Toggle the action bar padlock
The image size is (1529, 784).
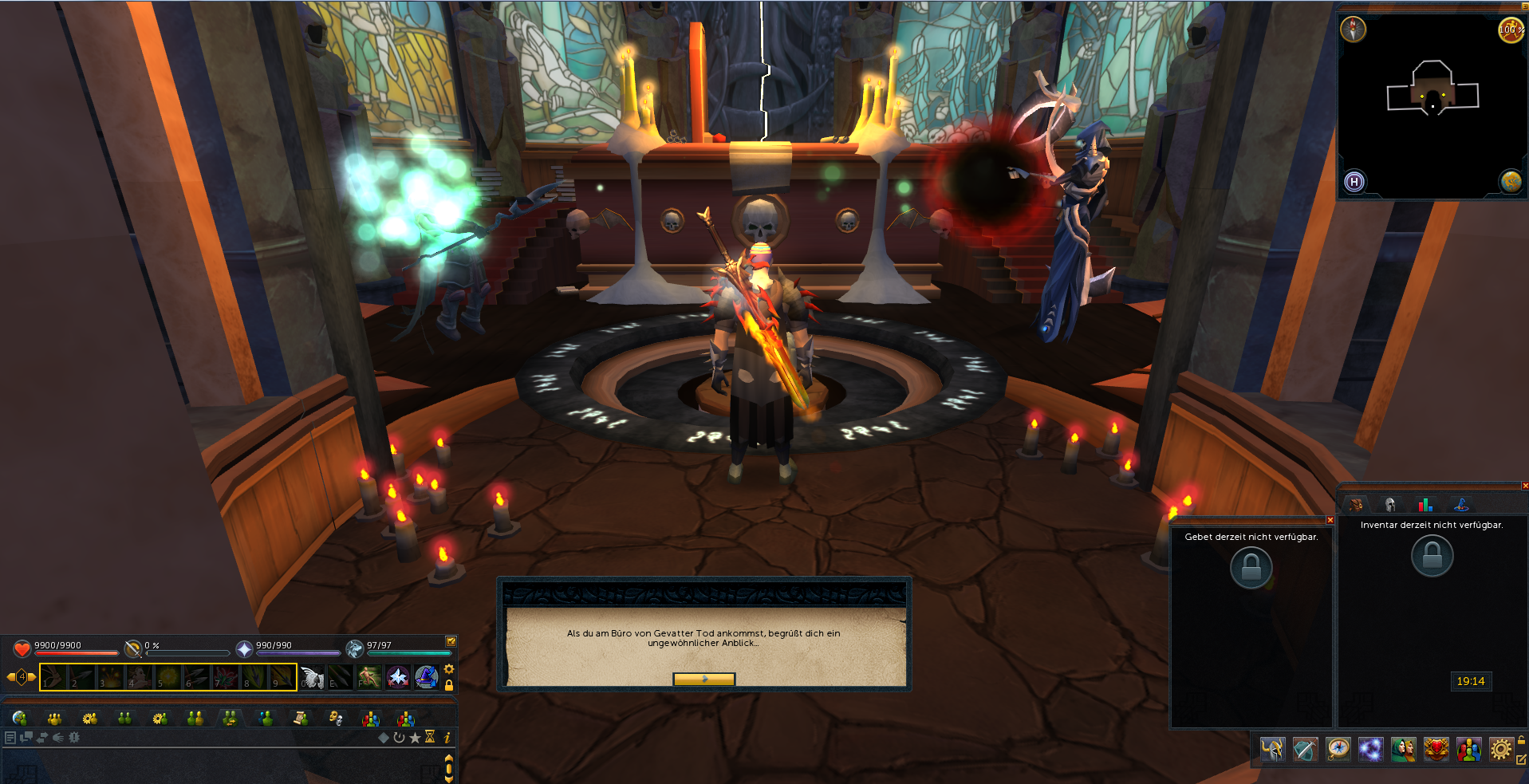(449, 685)
